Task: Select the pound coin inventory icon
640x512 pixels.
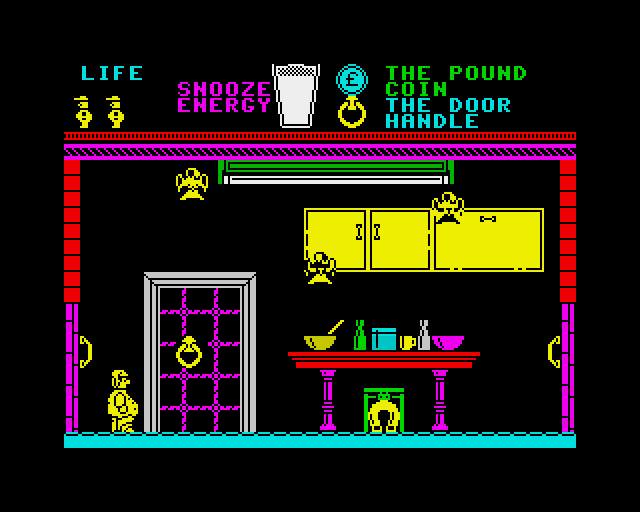Action: (x=351, y=79)
